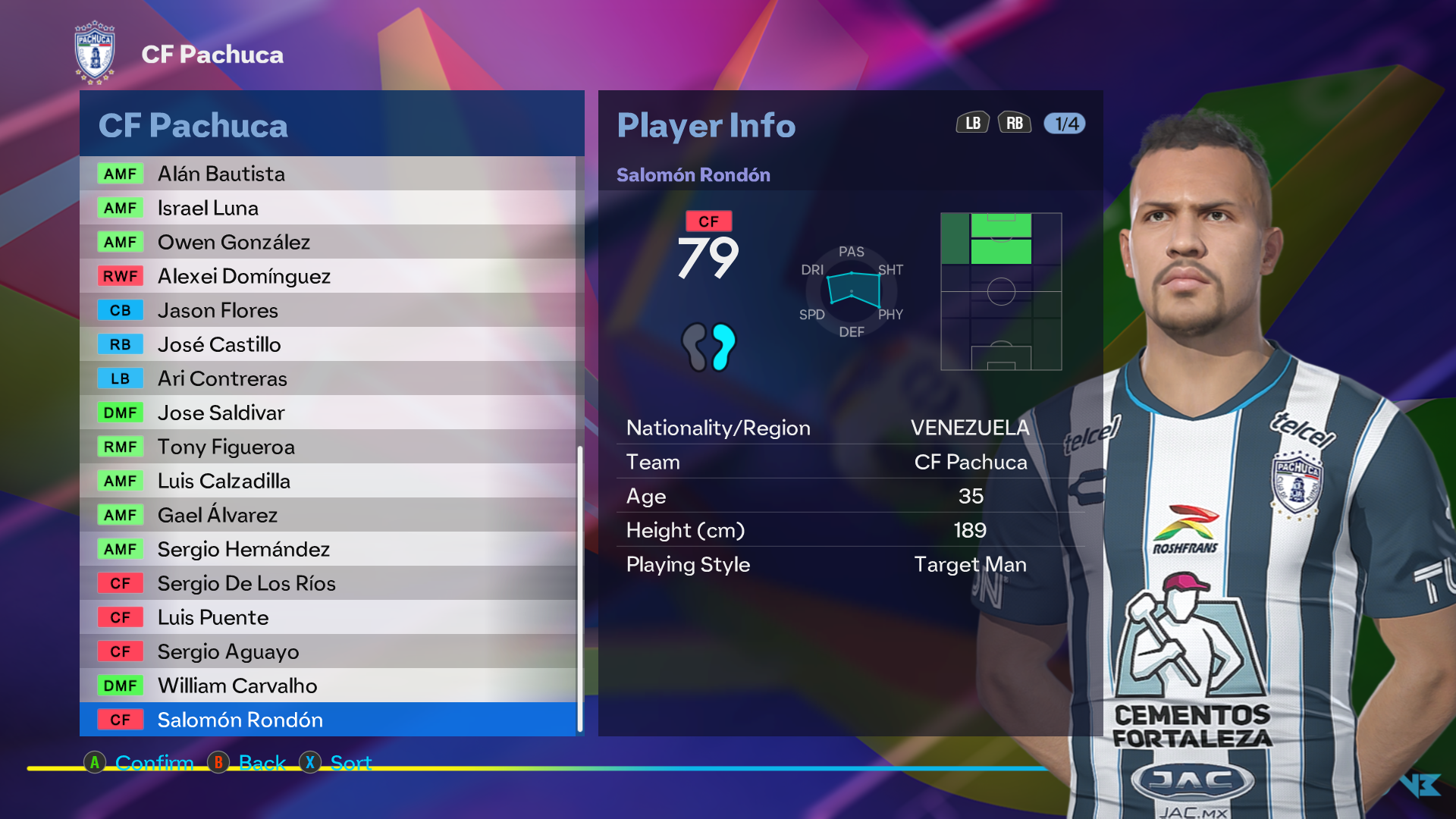Pick left back Ari Contreras
The width and height of the screenshot is (1456, 819).
tap(328, 378)
